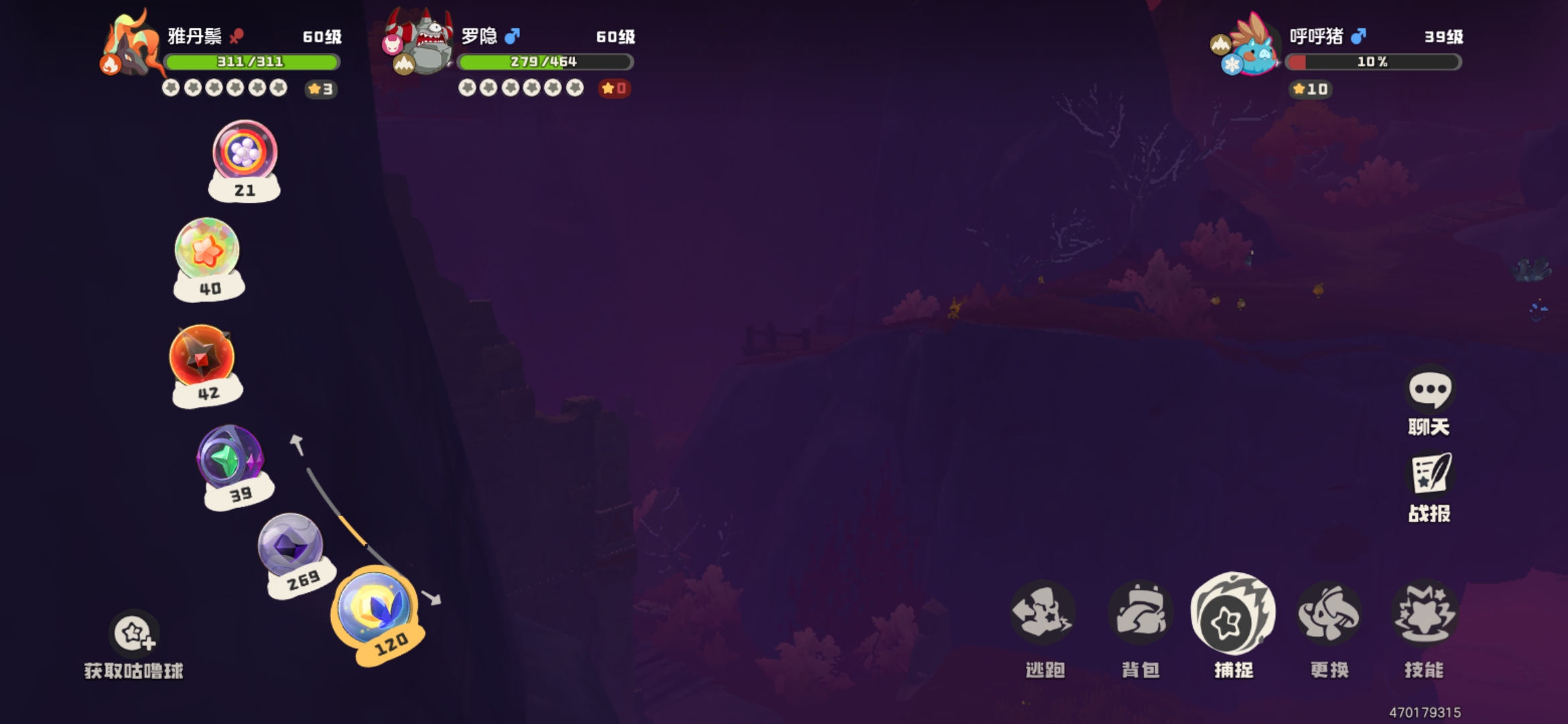
Task: Choose 更换 to swap pets
Action: pos(1329,615)
